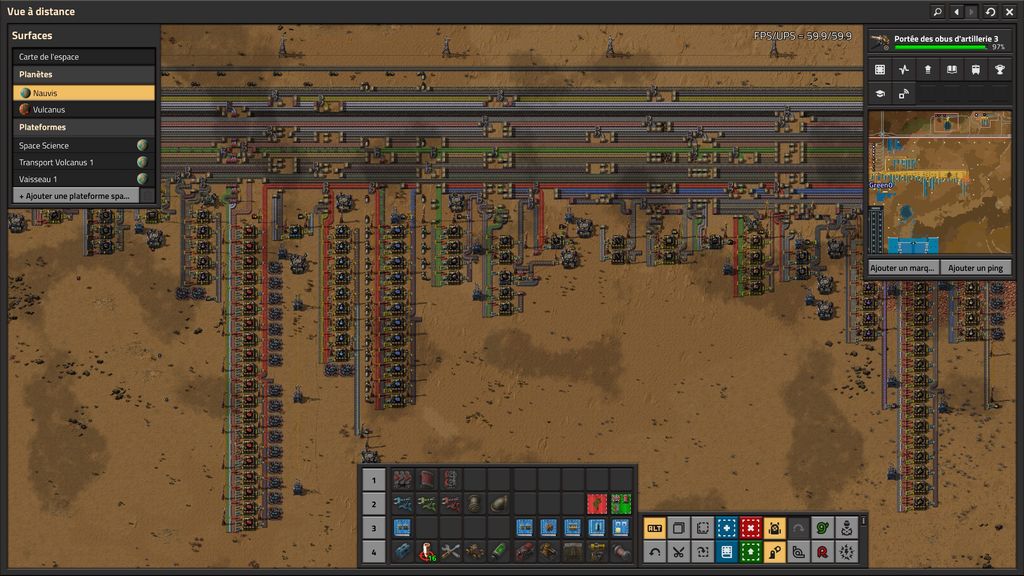Select quickbar row 1 button
The height and width of the screenshot is (576, 1024).
pos(373,479)
